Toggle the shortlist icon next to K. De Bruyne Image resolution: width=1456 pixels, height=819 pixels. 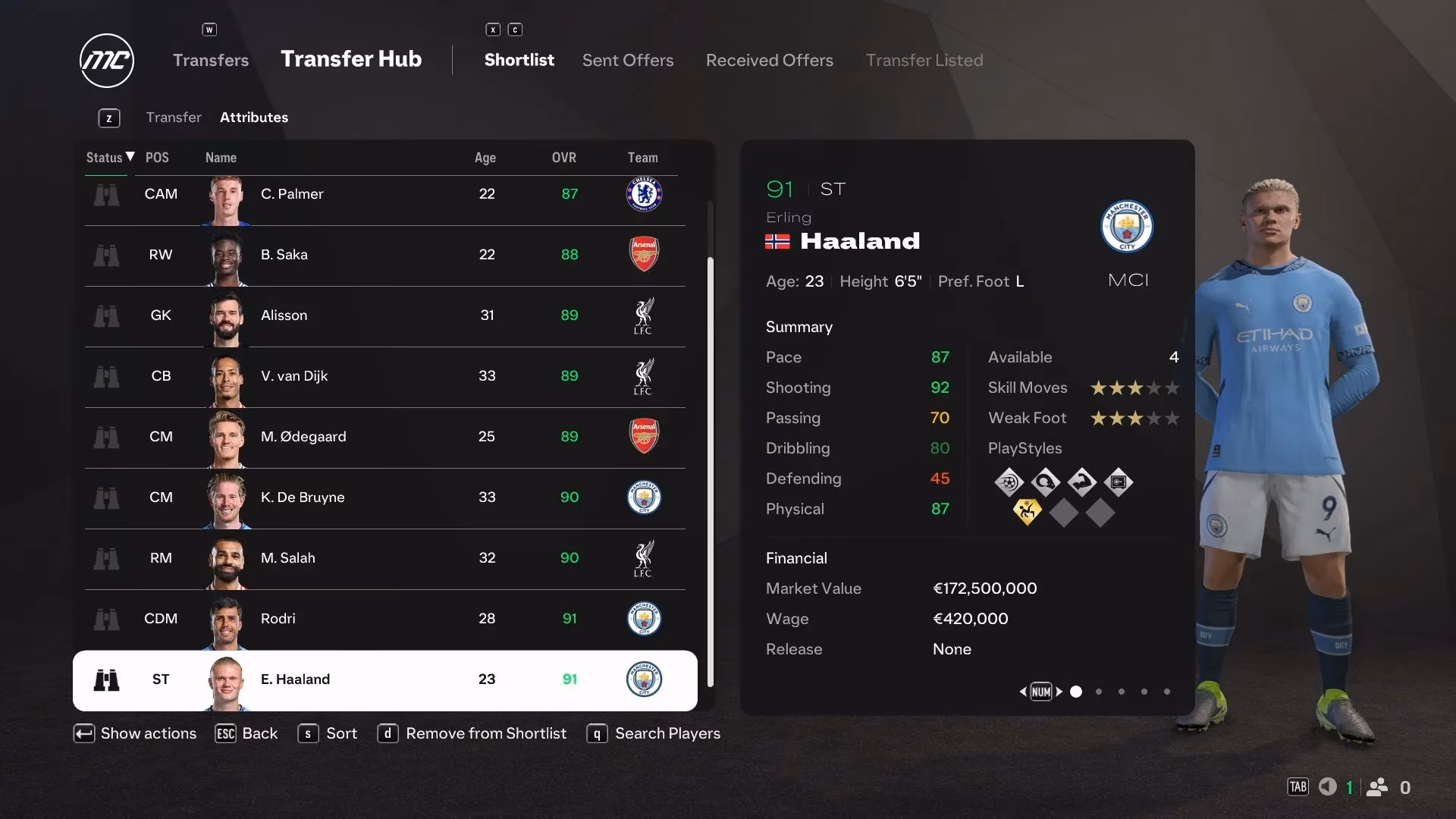pyautogui.click(x=107, y=498)
